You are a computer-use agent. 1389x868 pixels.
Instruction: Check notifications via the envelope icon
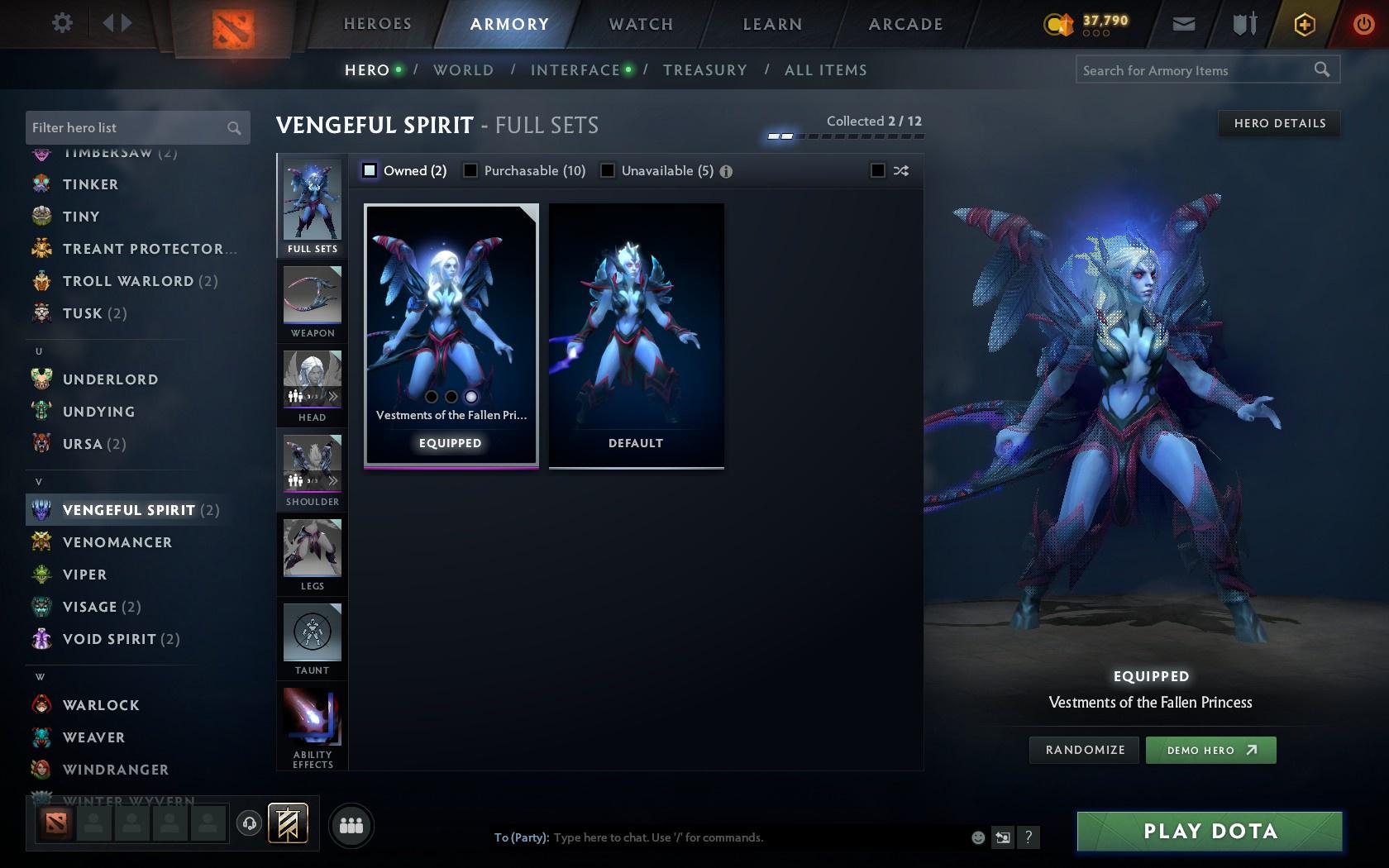click(1182, 24)
